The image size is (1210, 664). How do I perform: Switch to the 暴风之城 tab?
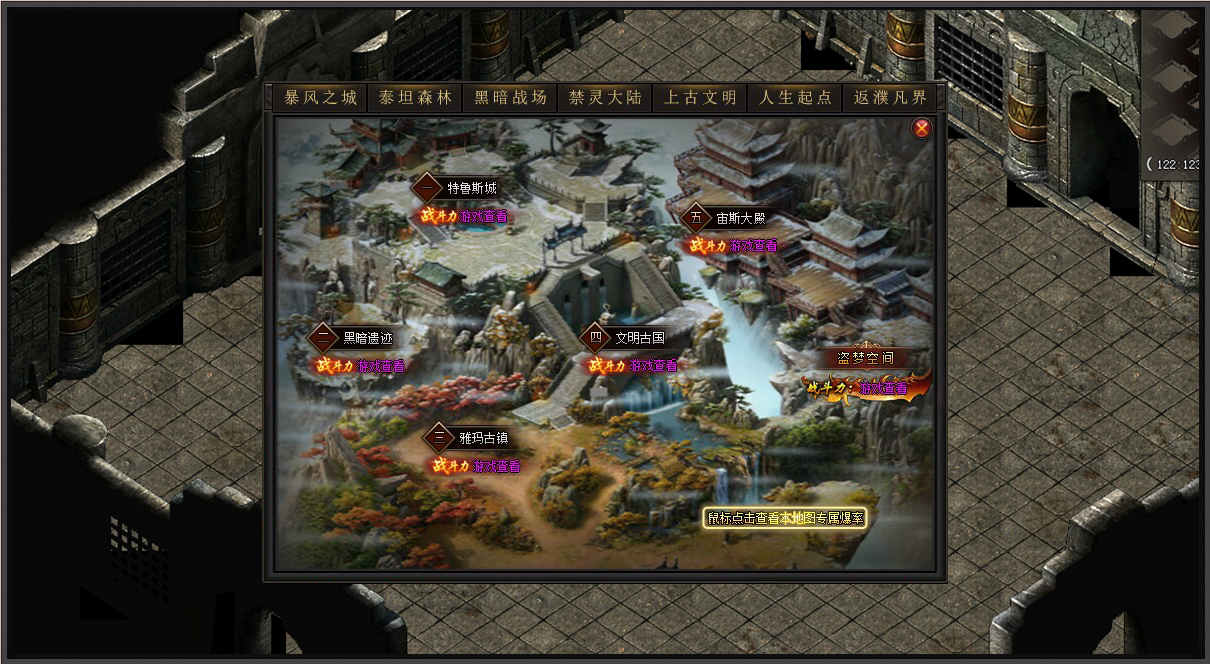(321, 98)
